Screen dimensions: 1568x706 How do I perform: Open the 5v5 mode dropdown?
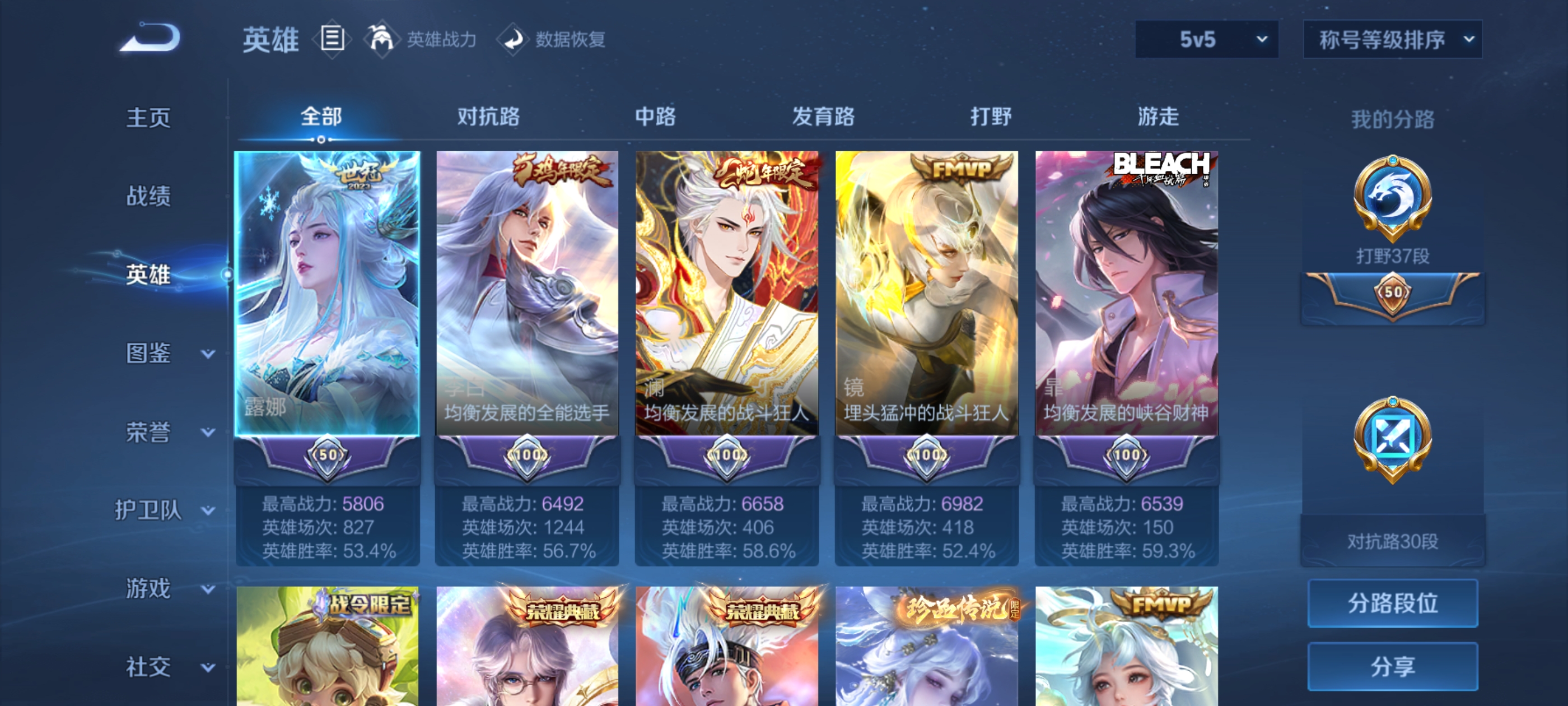pos(1206,39)
